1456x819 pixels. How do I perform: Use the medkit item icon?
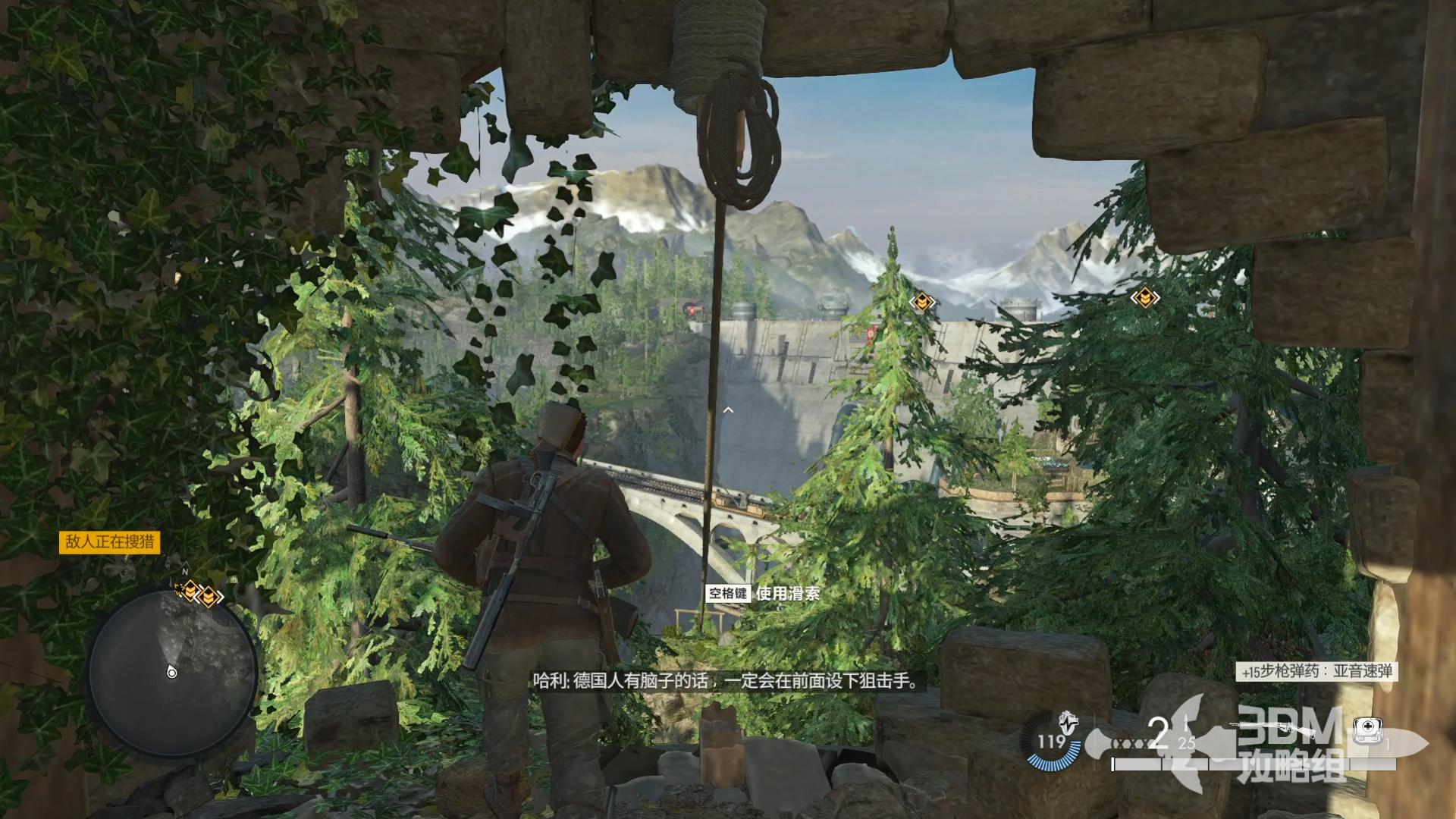[x=1367, y=729]
